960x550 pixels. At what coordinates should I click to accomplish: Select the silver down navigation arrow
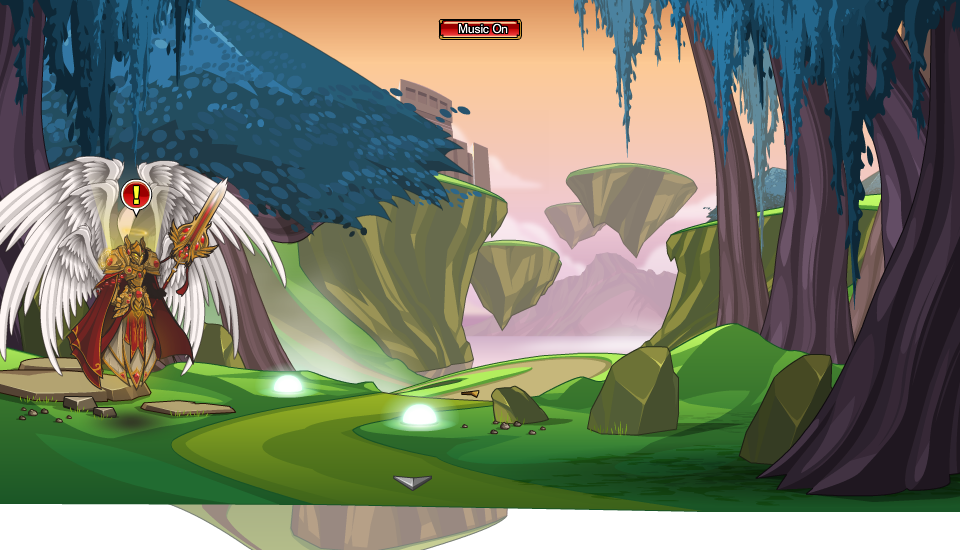[x=412, y=482]
